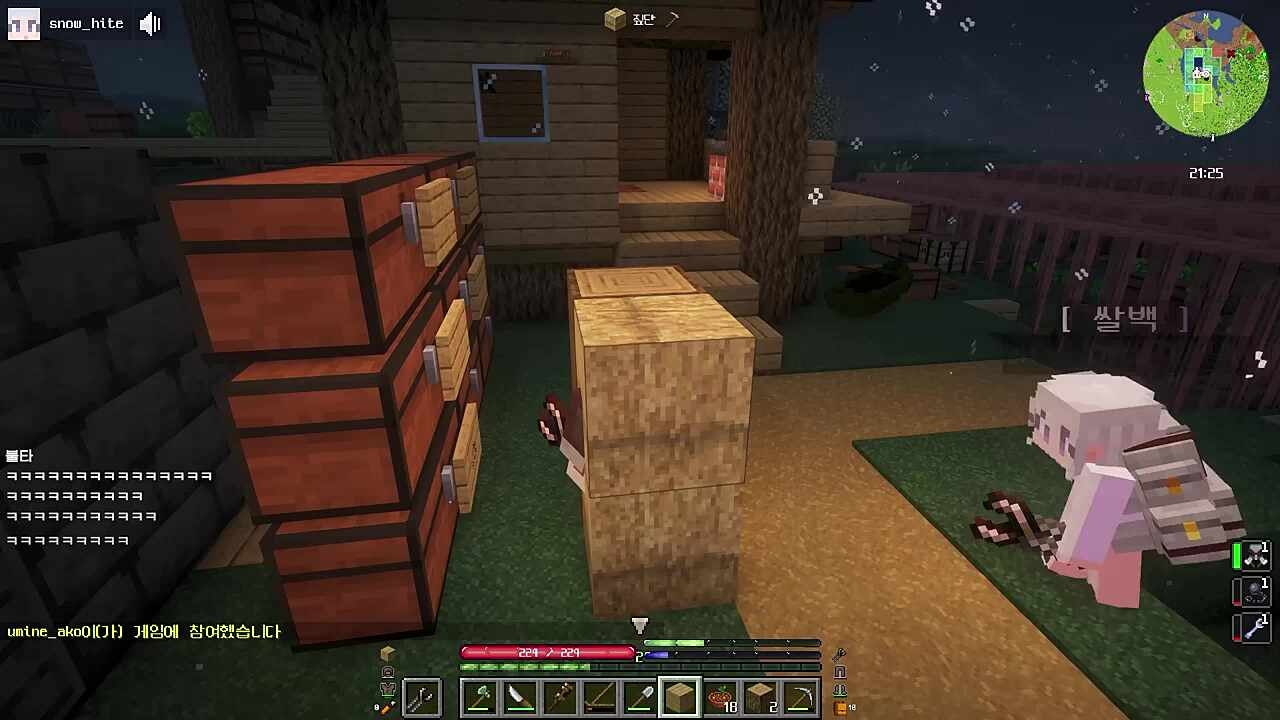Click the crossed tools status slot

click(1254, 556)
